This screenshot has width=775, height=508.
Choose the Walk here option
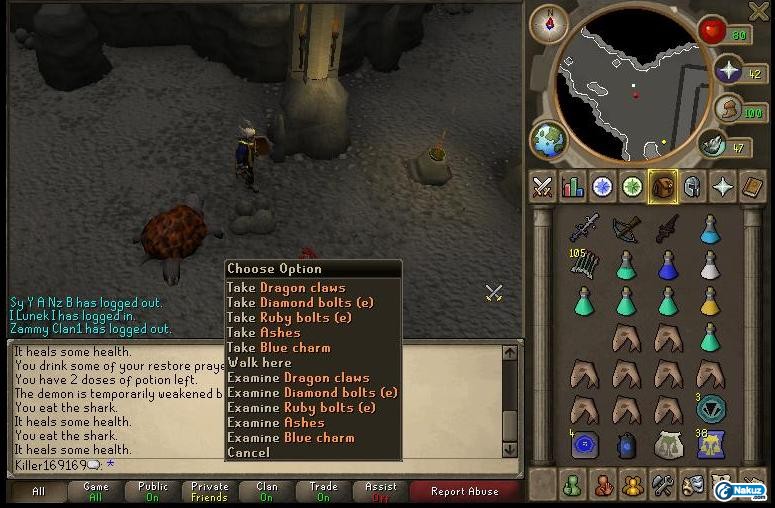pyautogui.click(x=259, y=363)
